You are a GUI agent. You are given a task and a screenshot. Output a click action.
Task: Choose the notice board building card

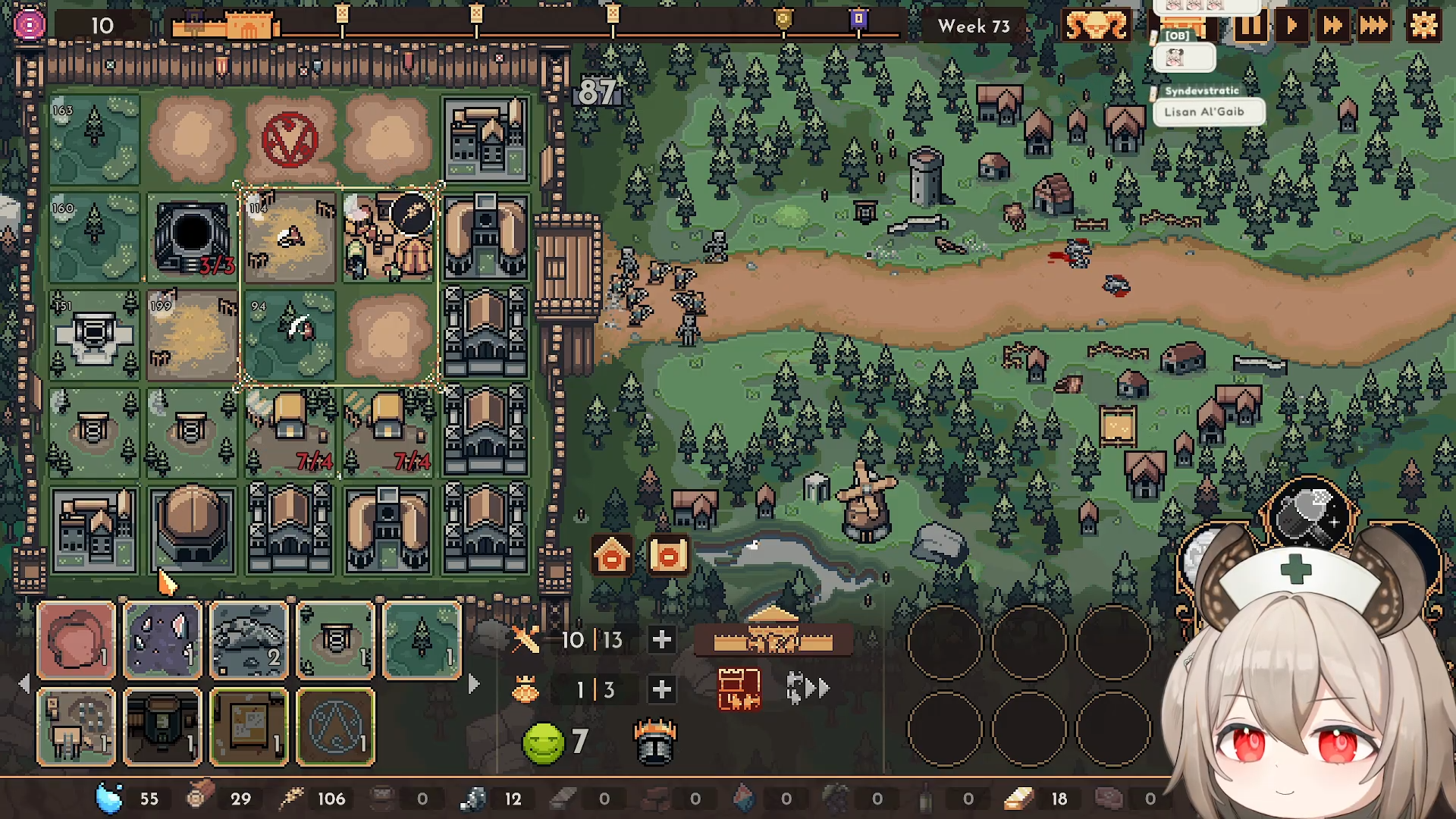coord(249,726)
